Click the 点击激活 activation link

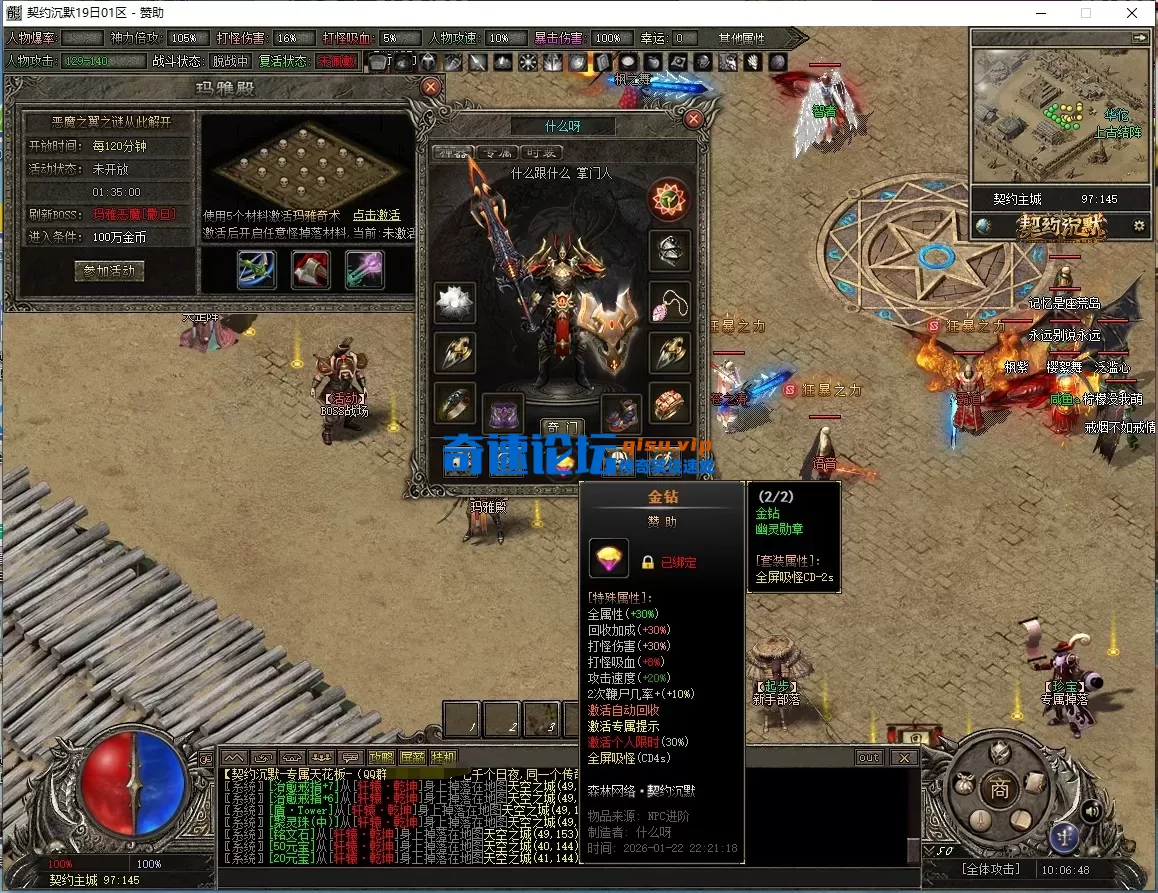tap(376, 215)
